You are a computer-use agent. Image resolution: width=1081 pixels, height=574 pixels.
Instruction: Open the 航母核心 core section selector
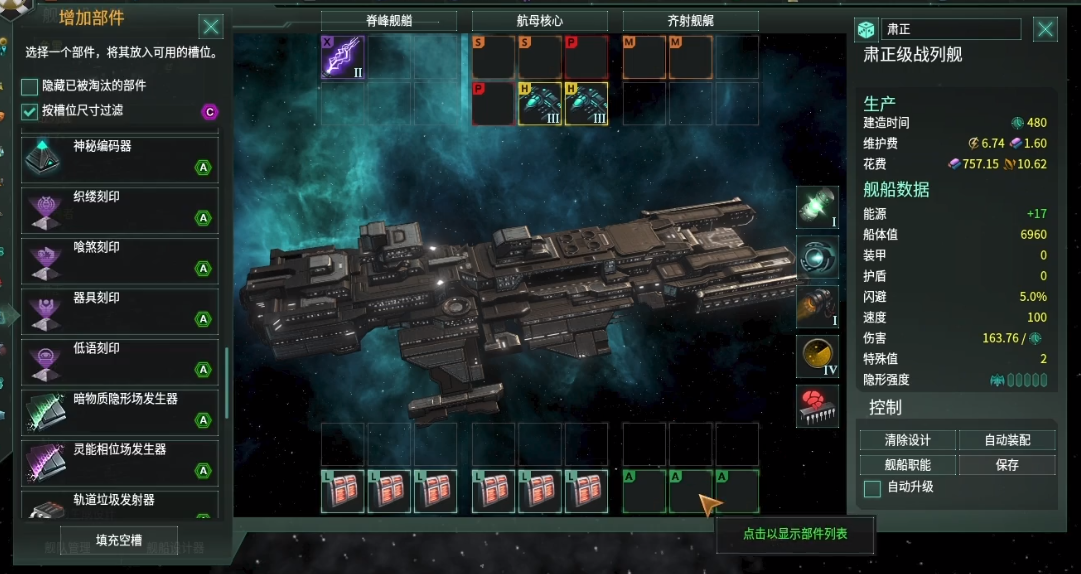[539, 21]
